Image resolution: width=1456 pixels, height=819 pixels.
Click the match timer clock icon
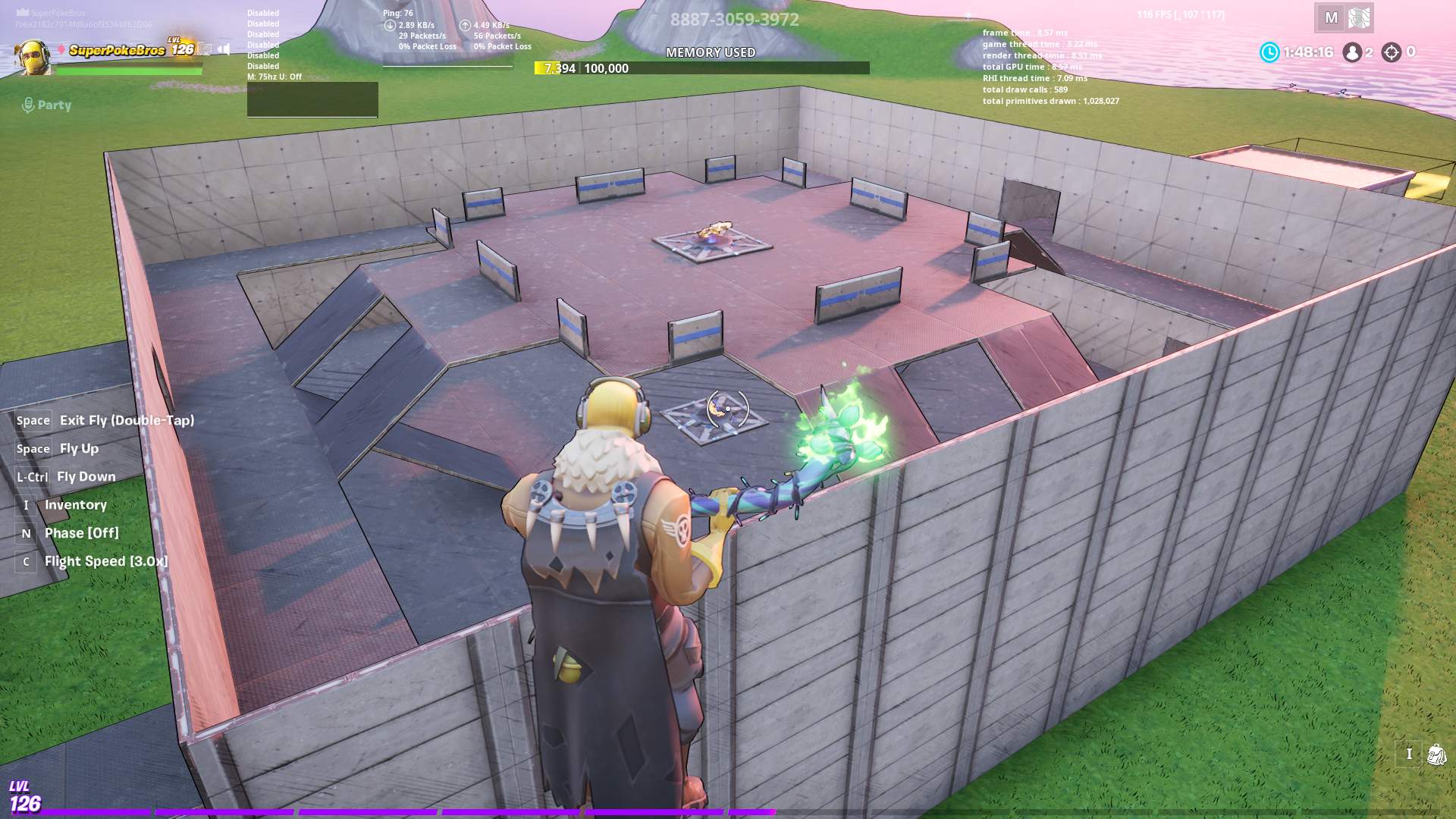[x=1271, y=52]
